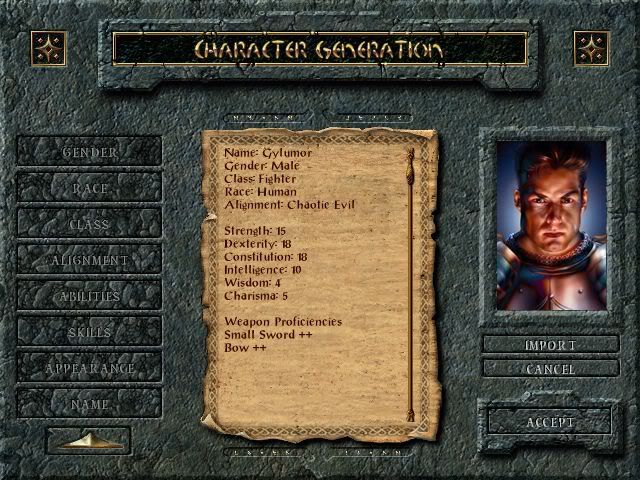640x480 pixels.
Task: Open the Alignment step
Action: [x=89, y=260]
